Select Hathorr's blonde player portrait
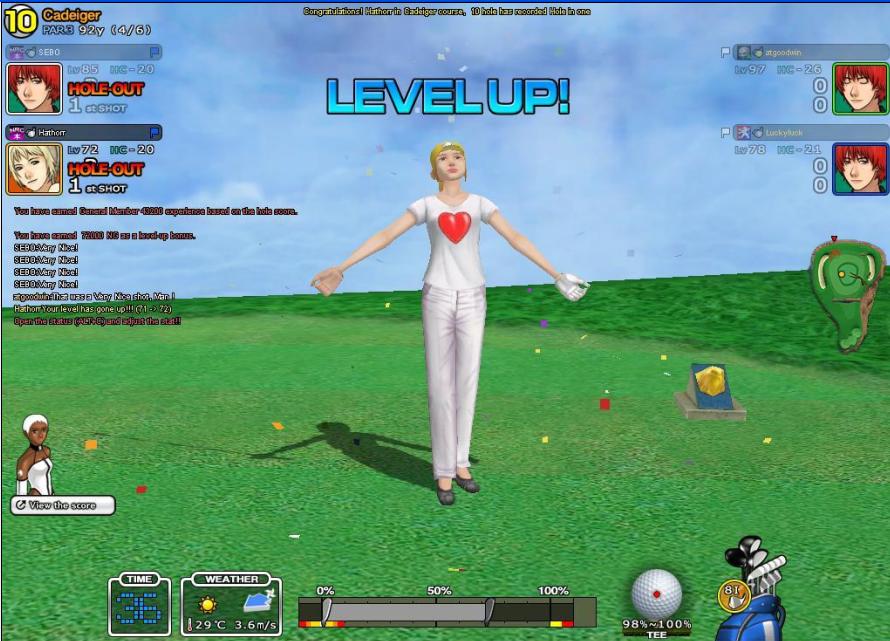The width and height of the screenshot is (890, 641). [x=34, y=168]
